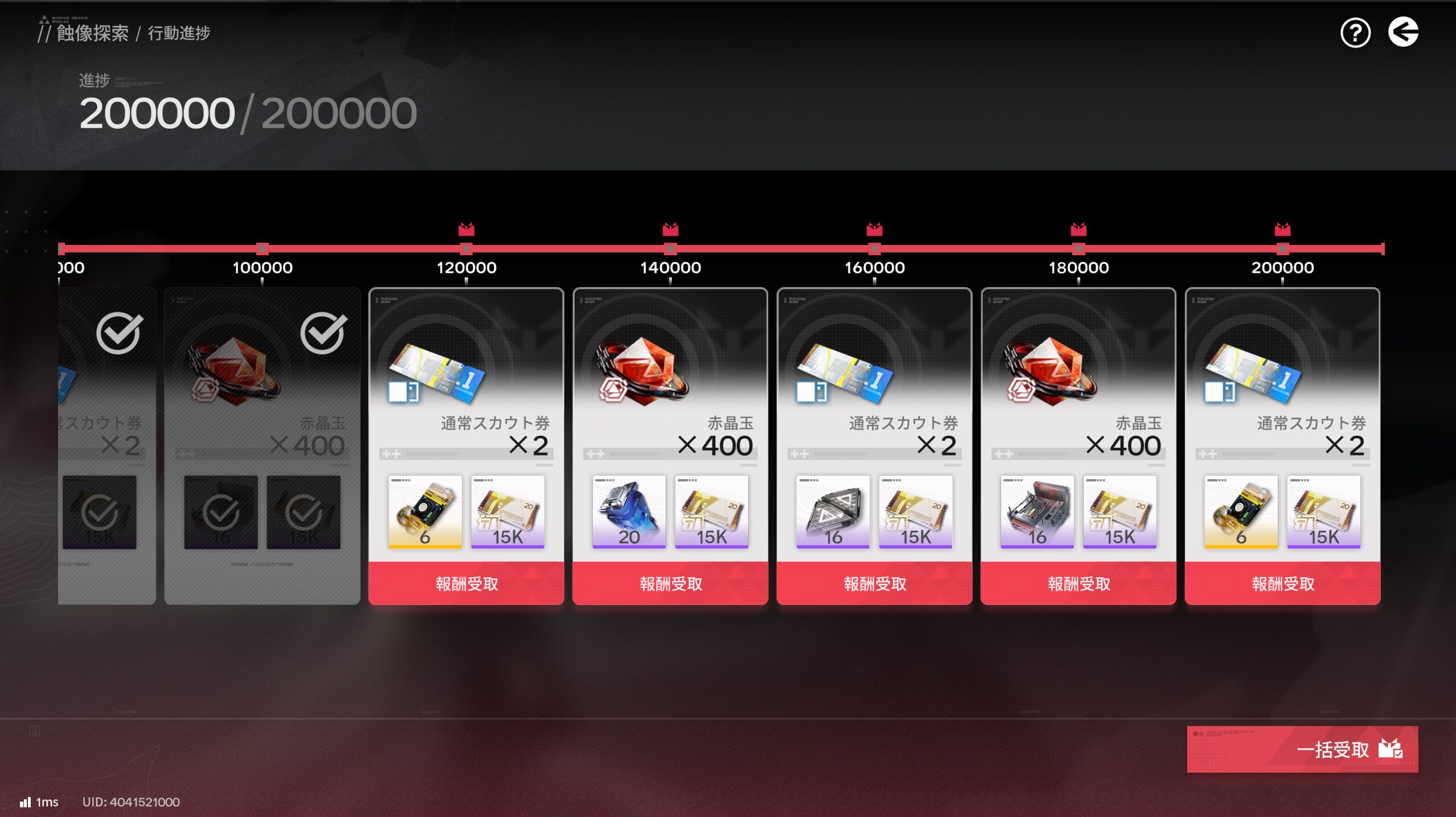This screenshot has height=817, width=1456.
Task: Inspect the 15K voucher in the 200000 card
Action: (1323, 512)
